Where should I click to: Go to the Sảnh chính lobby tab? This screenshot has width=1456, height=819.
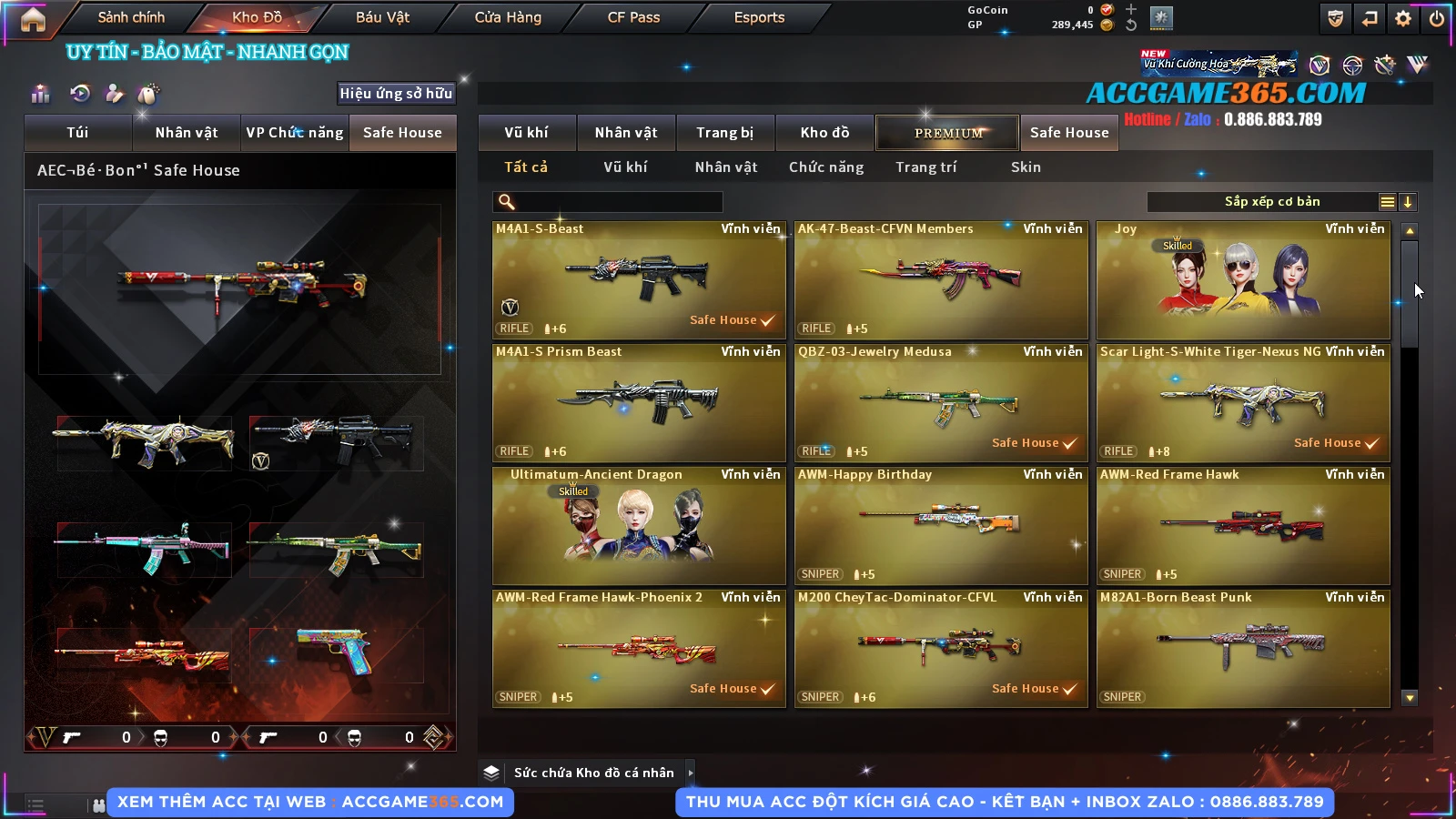131,17
